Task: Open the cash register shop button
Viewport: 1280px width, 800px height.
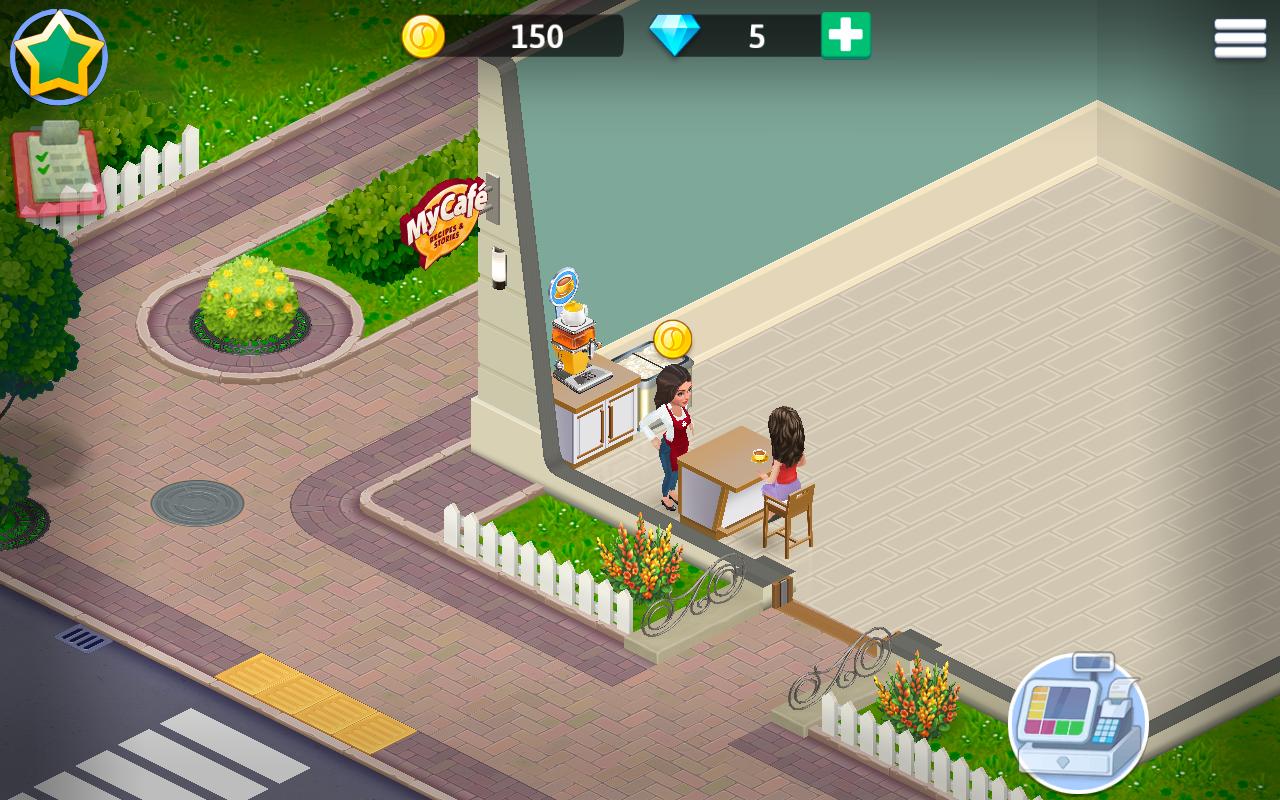Action: point(1078,722)
